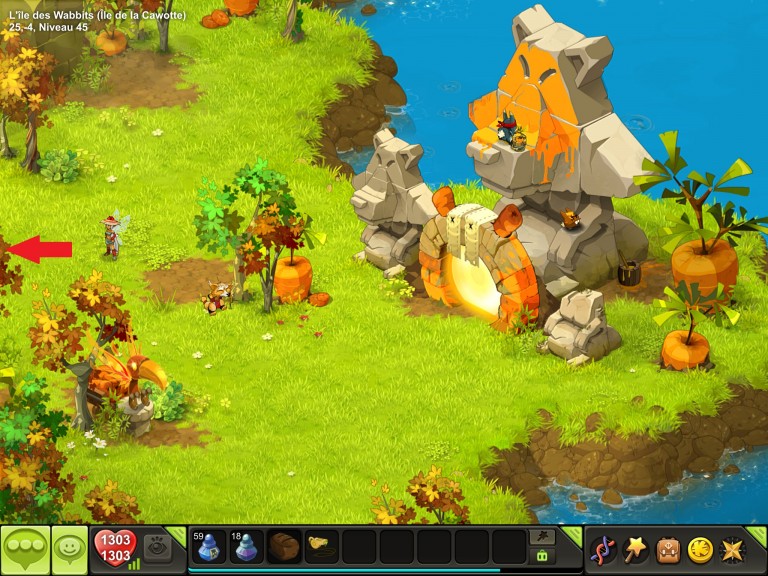This screenshot has height=576, width=768.
Task: Click the red arrow to change map
Action: click(38, 249)
